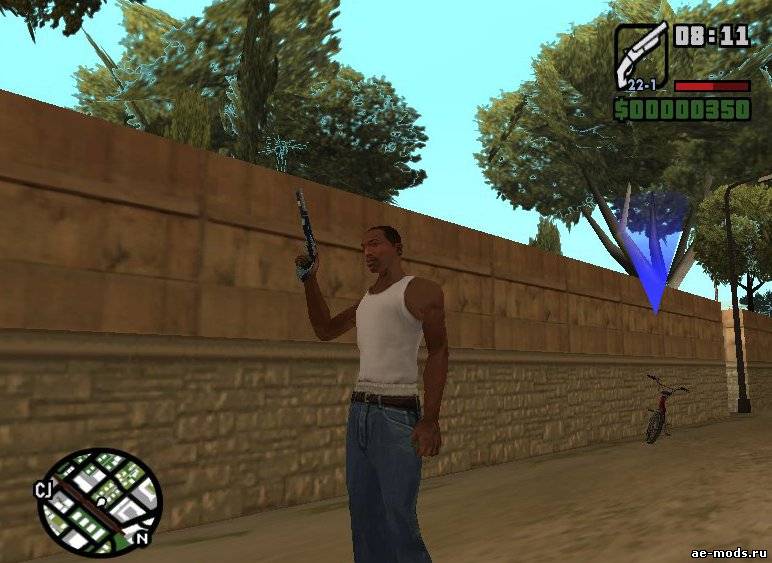This screenshot has height=563, width=772.
Task: Click the shotgun weapon icon
Action: (641, 55)
